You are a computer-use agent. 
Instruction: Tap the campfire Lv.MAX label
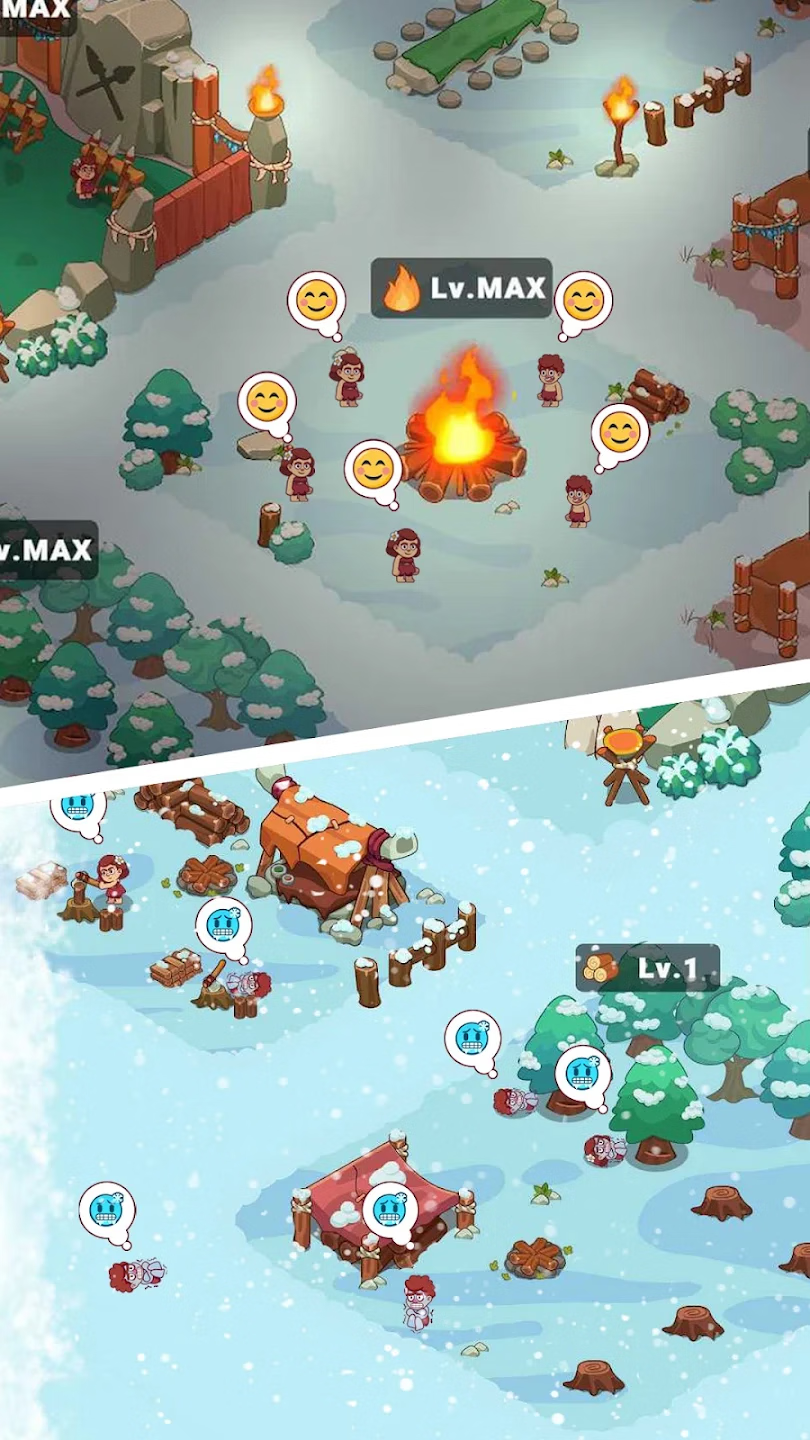(462, 289)
